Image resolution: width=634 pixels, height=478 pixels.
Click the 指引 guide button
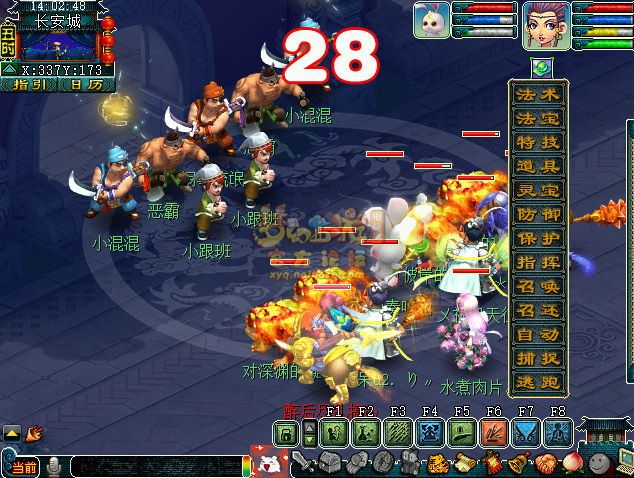coord(30,85)
